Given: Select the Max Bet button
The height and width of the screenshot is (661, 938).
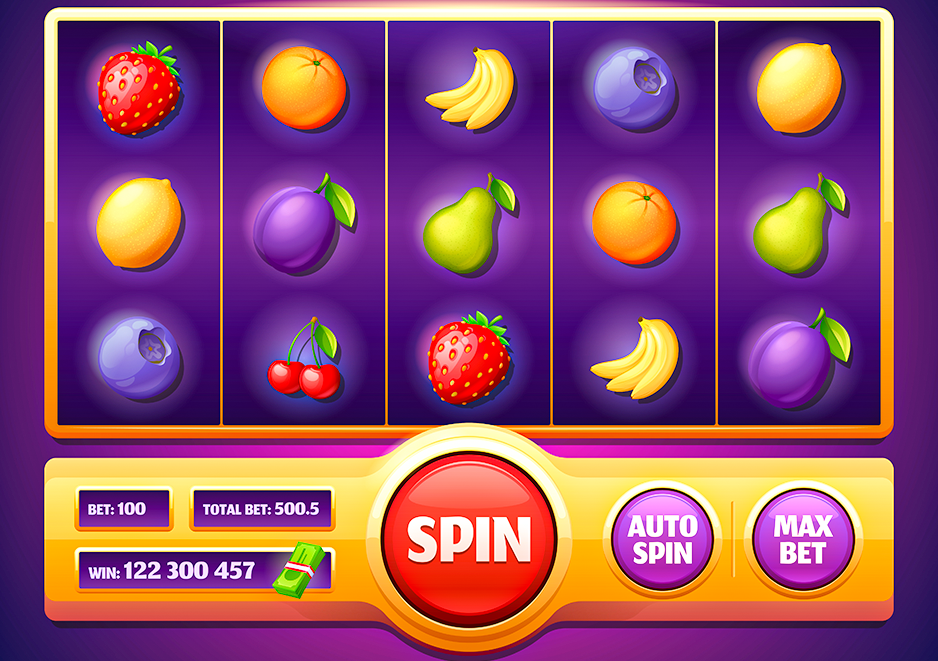Looking at the screenshot, I should [803, 539].
